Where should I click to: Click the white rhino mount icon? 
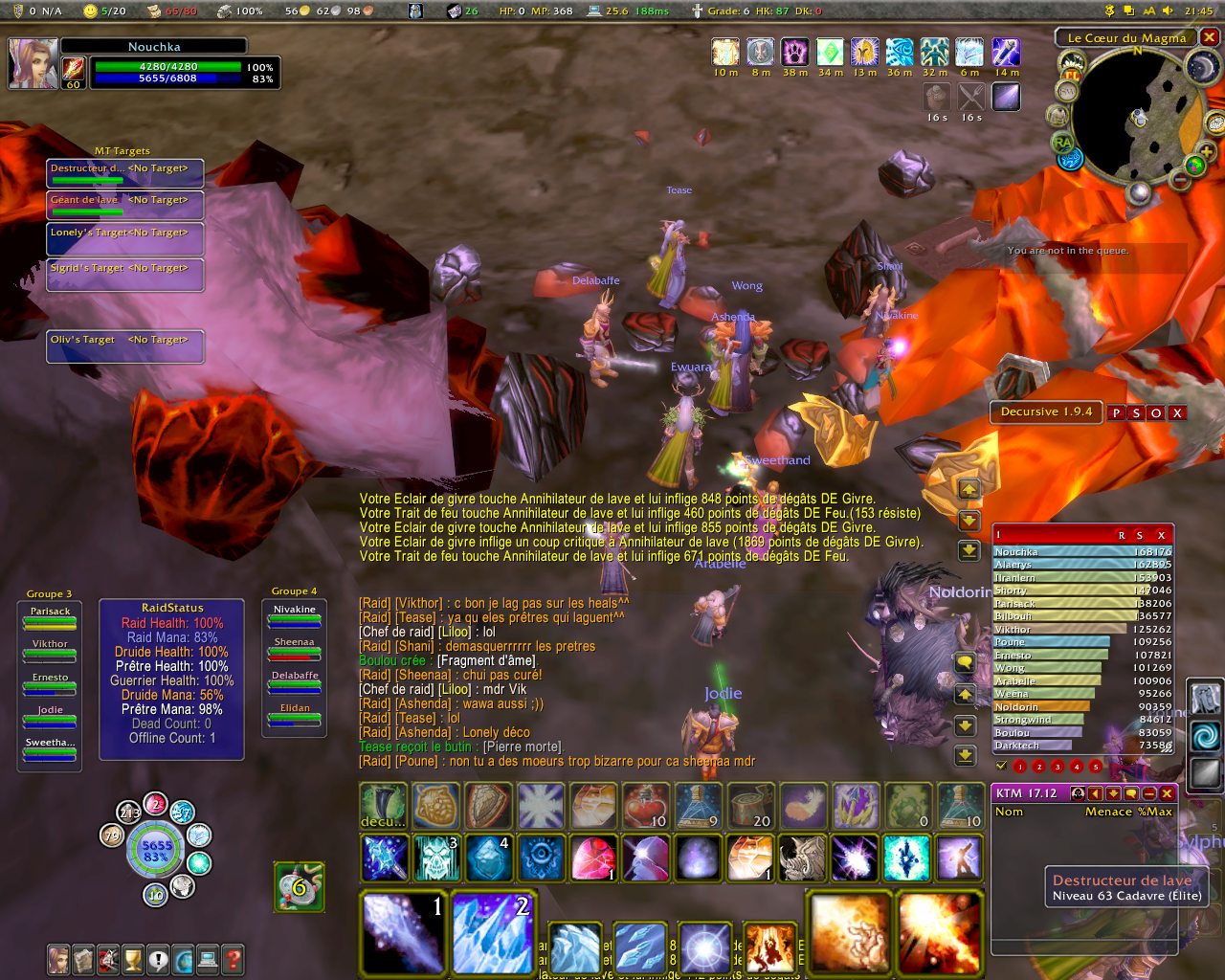tap(801, 857)
